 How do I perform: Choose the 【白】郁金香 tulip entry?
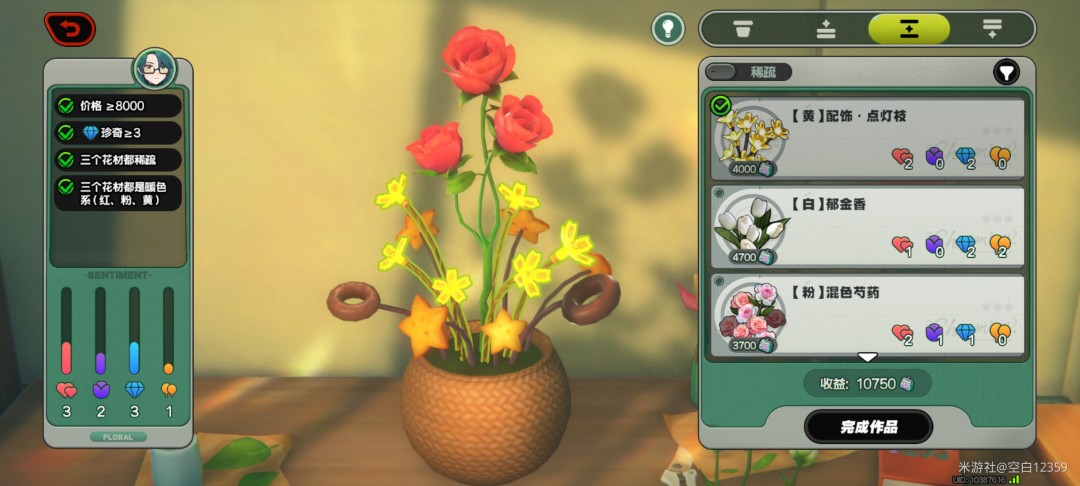tap(867, 226)
